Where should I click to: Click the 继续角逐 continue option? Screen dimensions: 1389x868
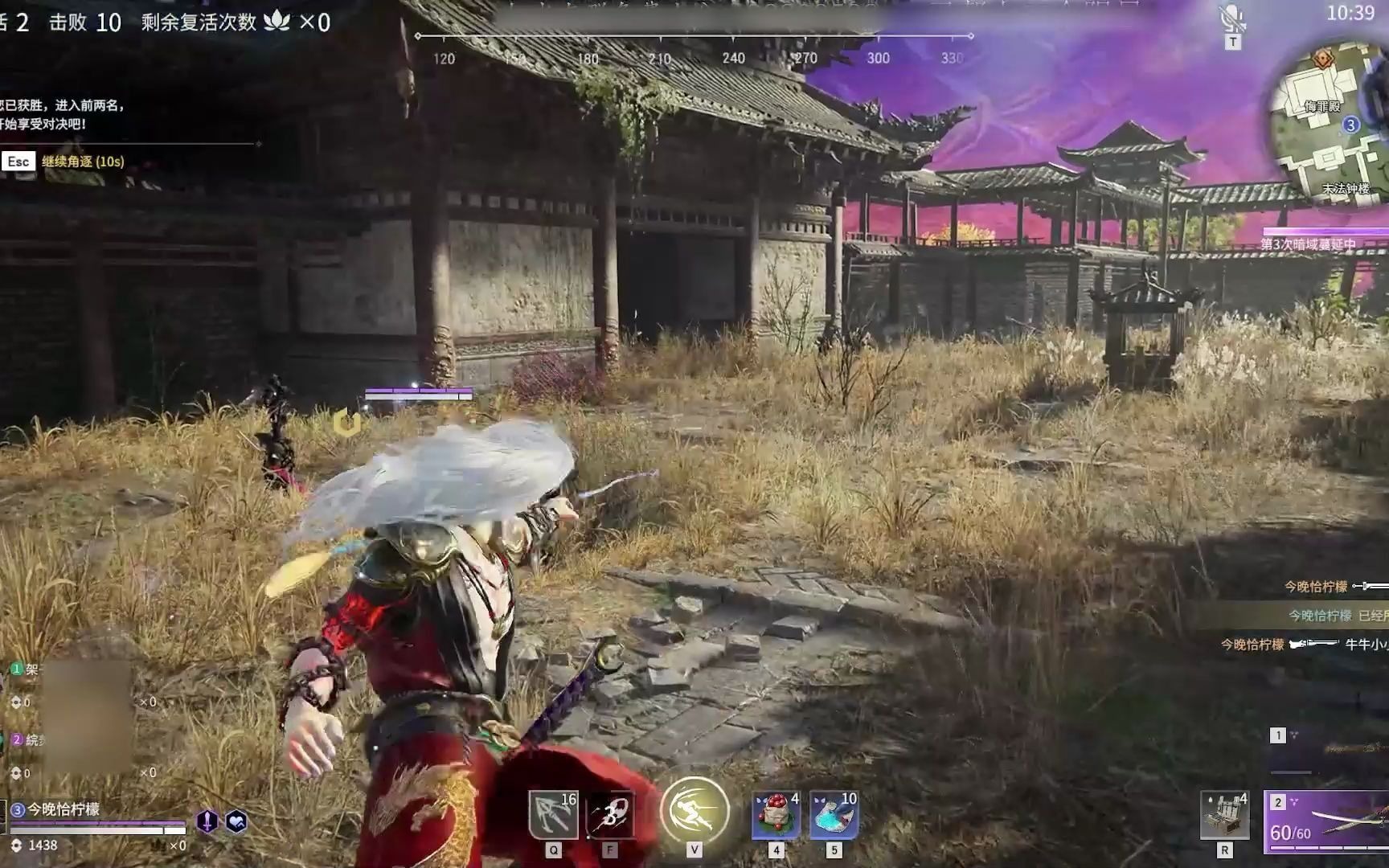83,162
